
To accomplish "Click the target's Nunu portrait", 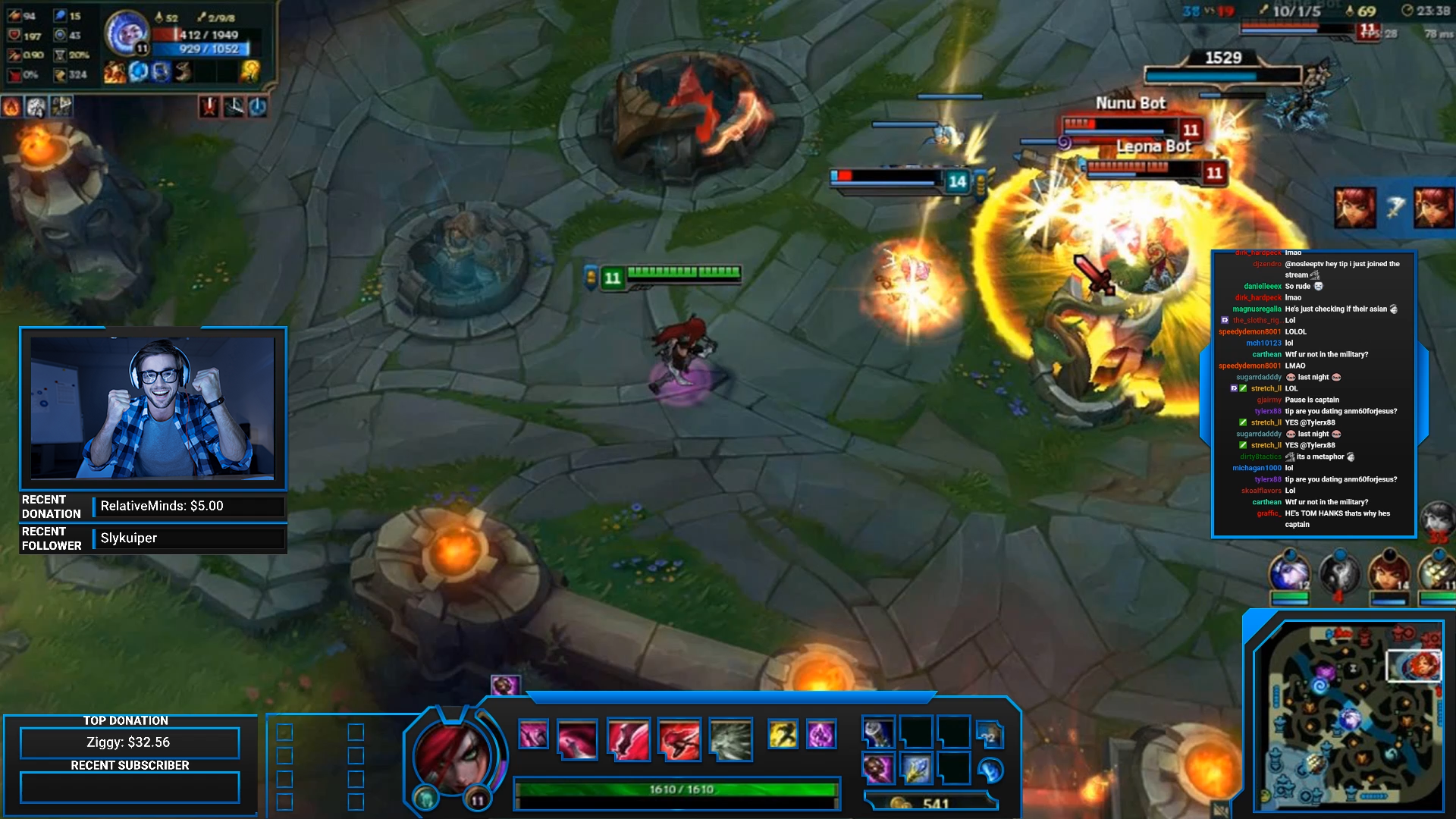I will pyautogui.click(x=126, y=33).
